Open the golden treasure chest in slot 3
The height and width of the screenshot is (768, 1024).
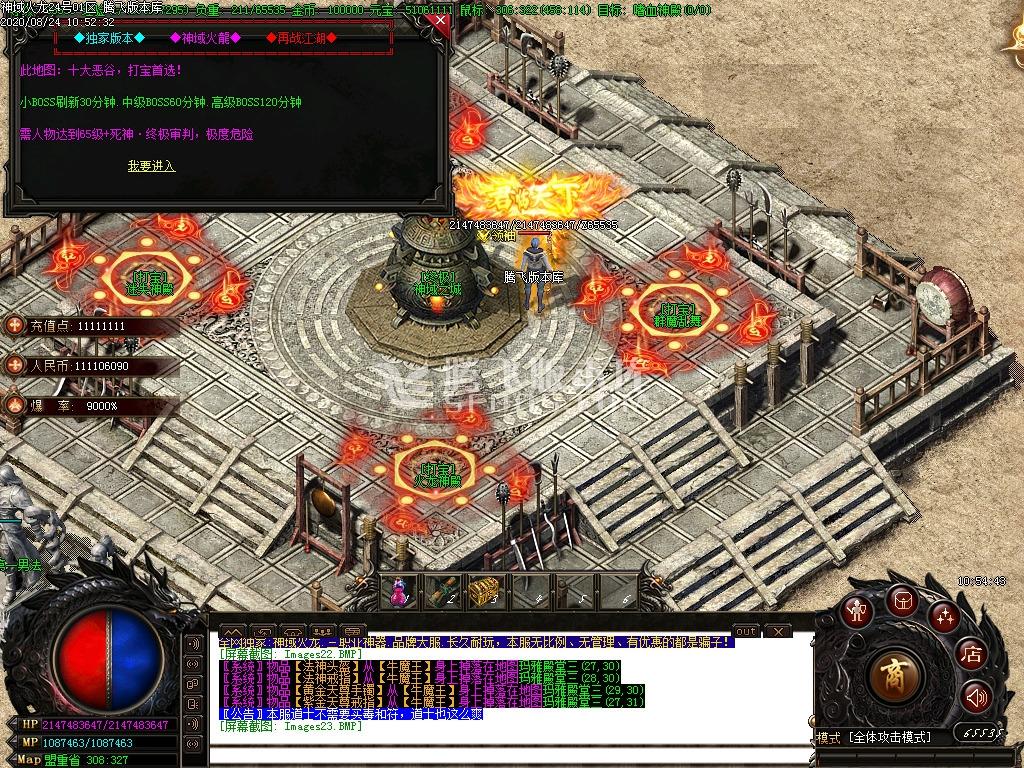(482, 592)
